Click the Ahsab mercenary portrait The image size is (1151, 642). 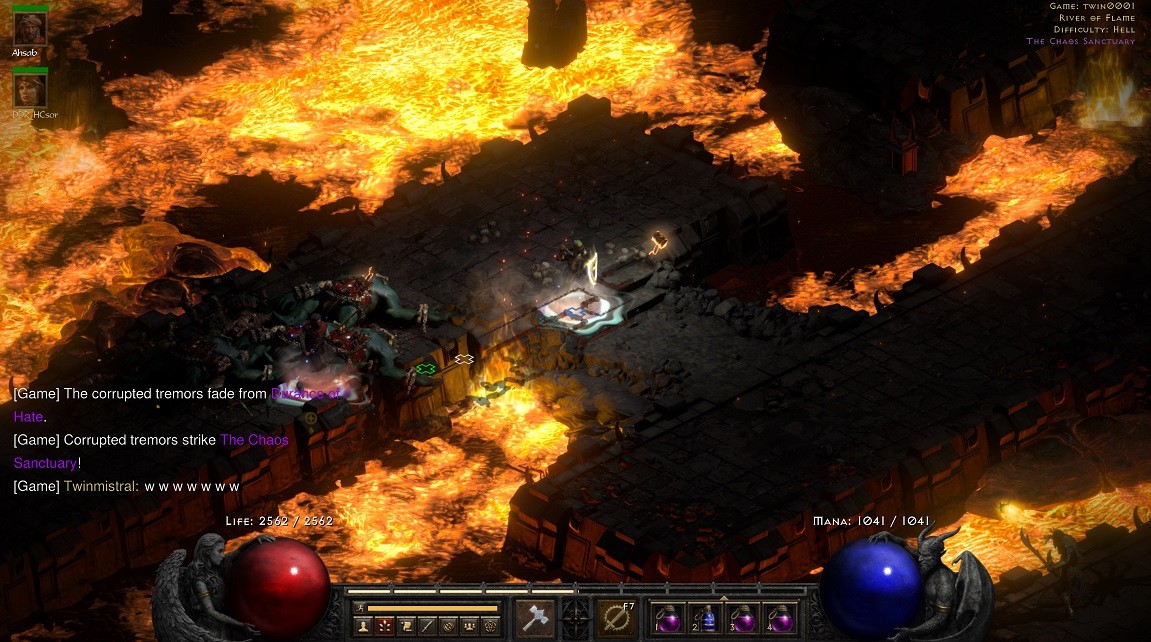tap(30, 29)
